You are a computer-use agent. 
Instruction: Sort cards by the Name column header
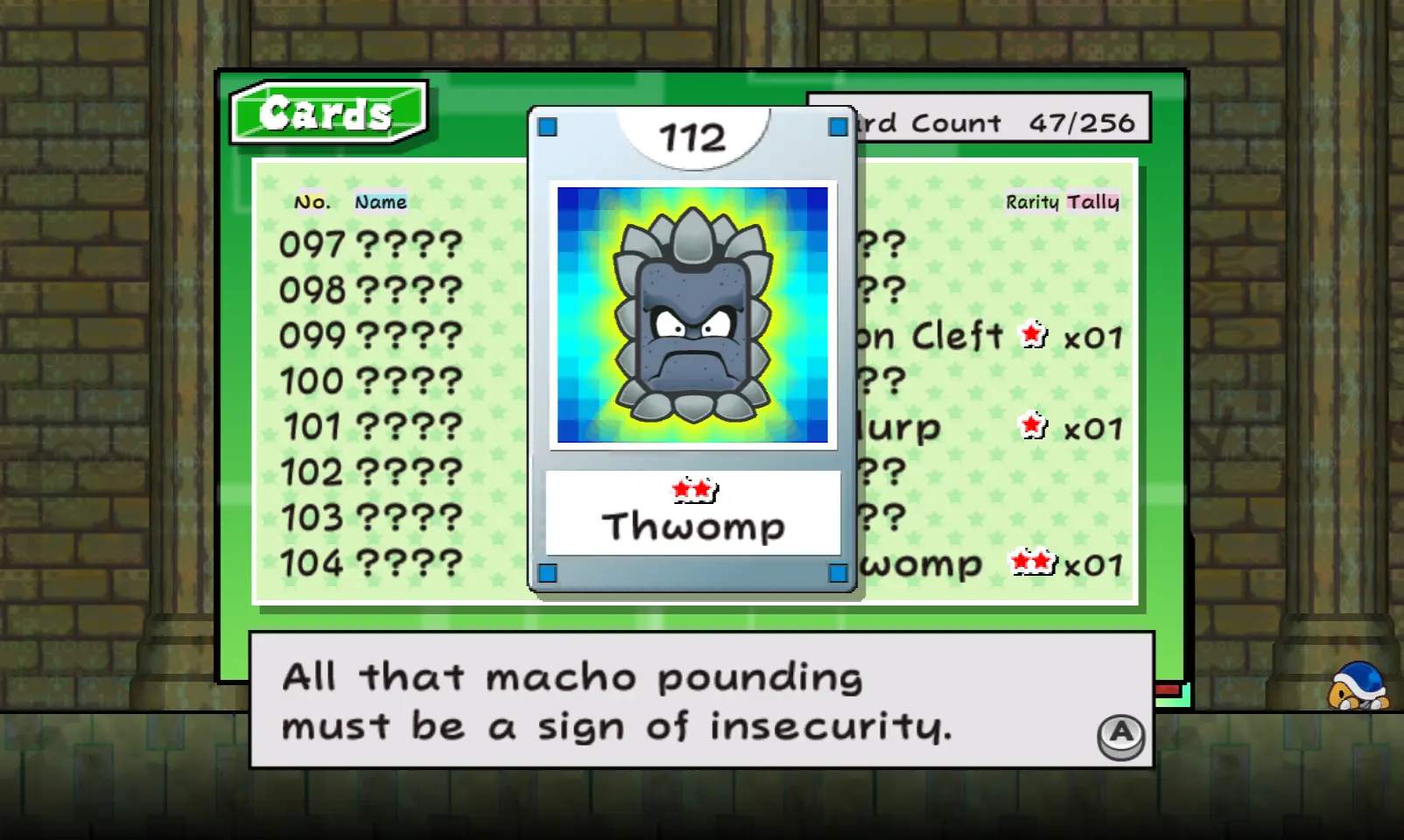[381, 202]
